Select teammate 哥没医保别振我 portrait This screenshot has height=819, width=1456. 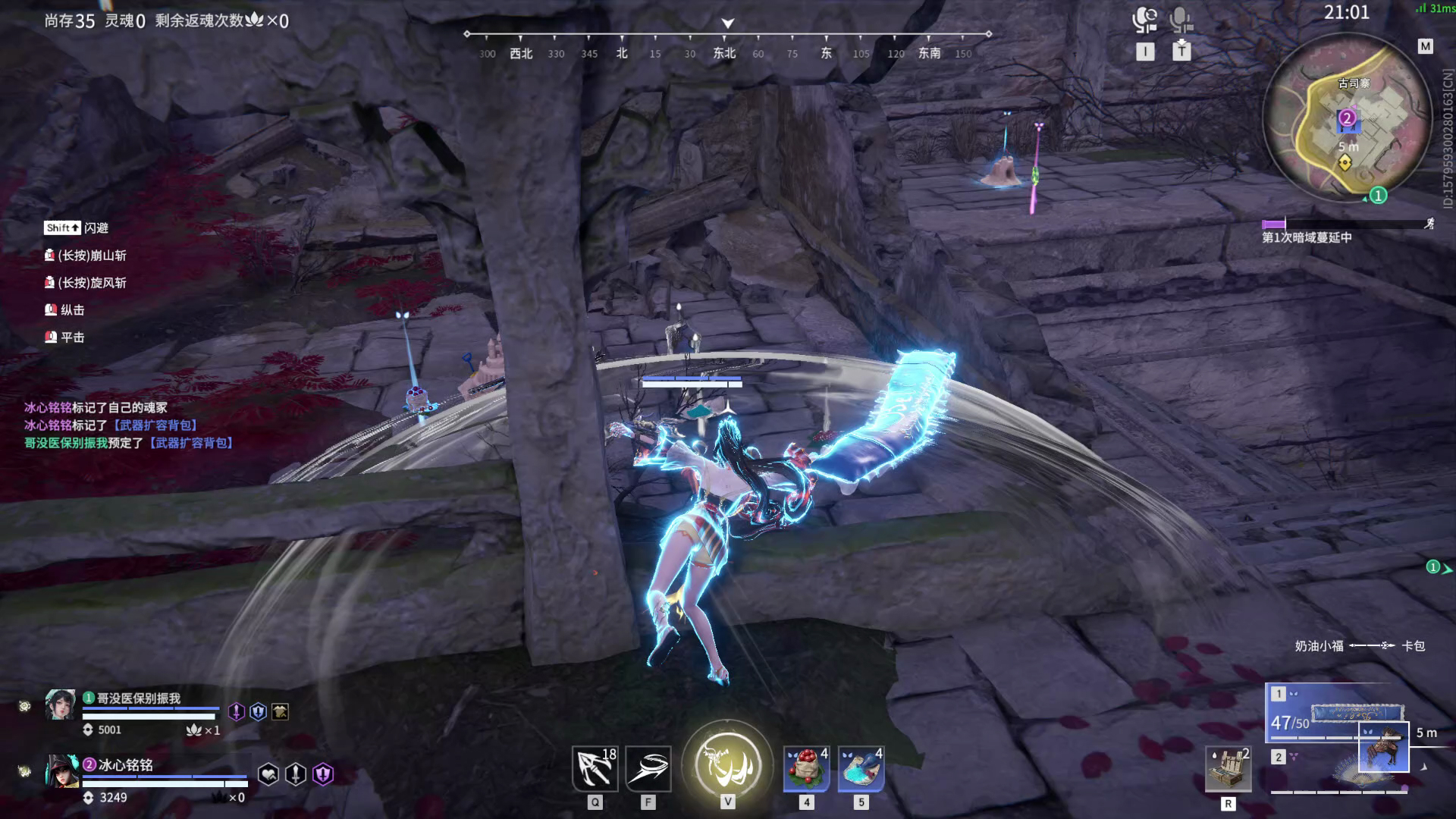point(60,705)
